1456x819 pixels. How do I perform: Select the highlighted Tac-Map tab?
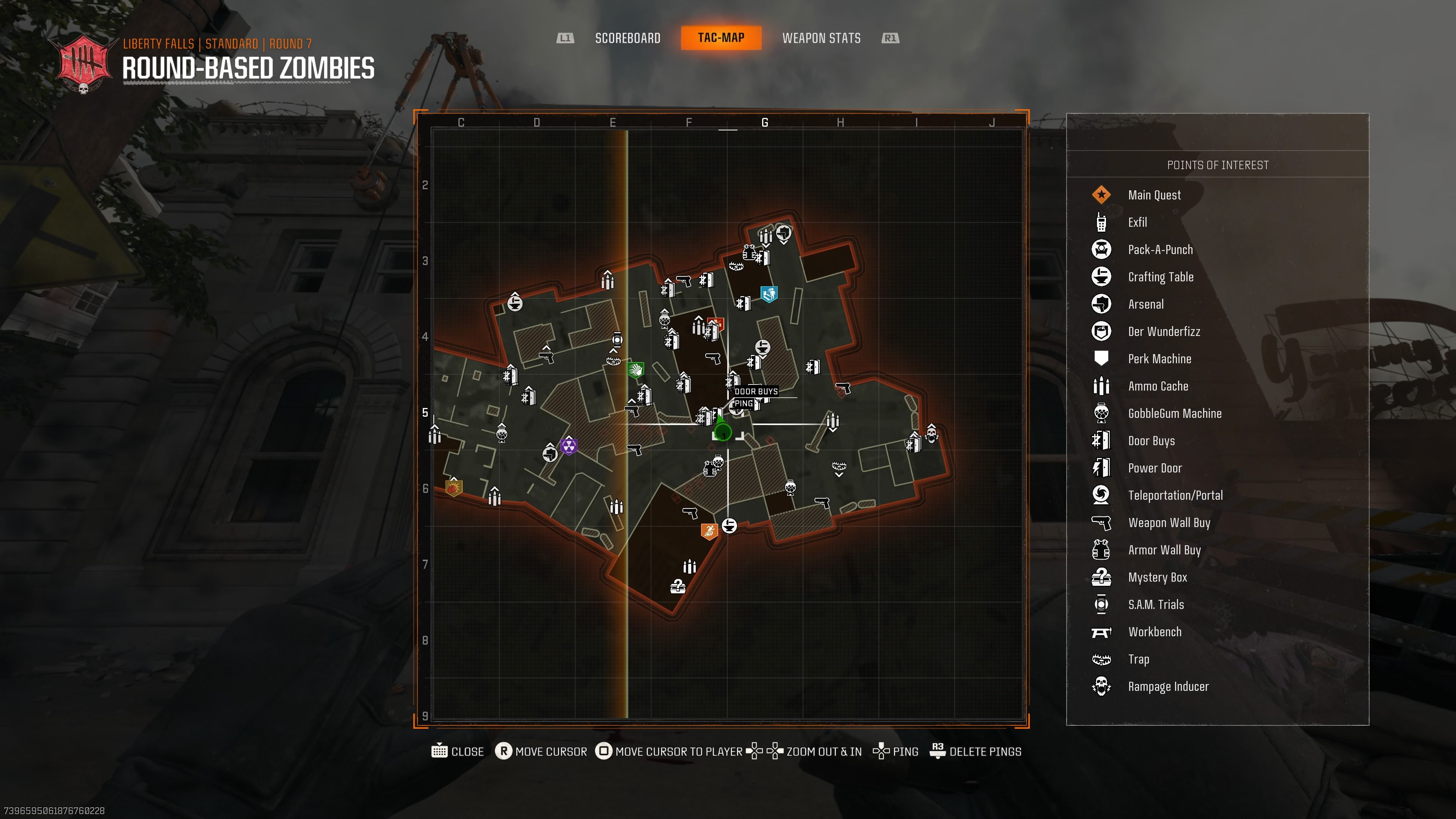[x=721, y=38]
